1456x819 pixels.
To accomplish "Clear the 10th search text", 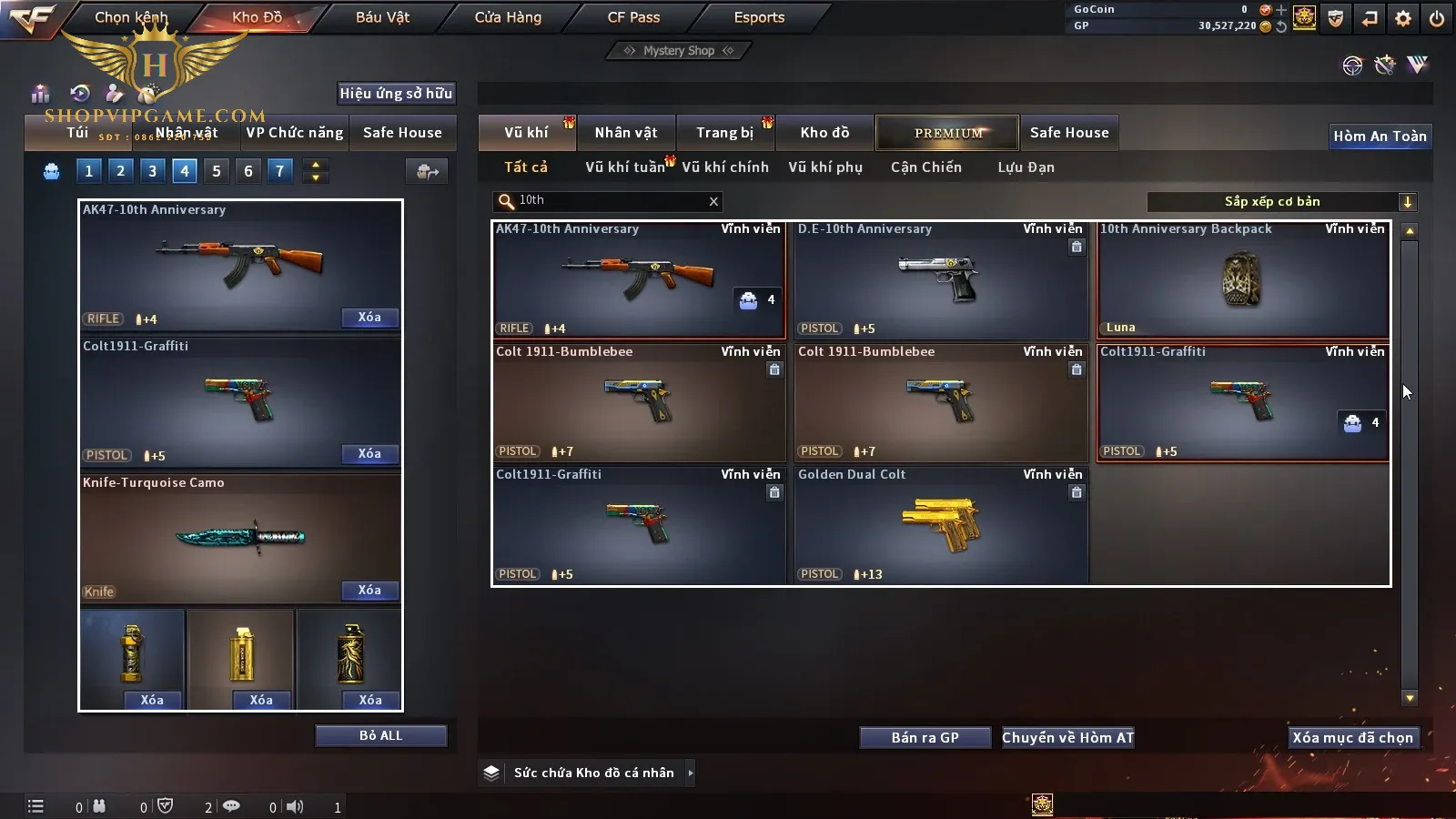I will (x=713, y=202).
